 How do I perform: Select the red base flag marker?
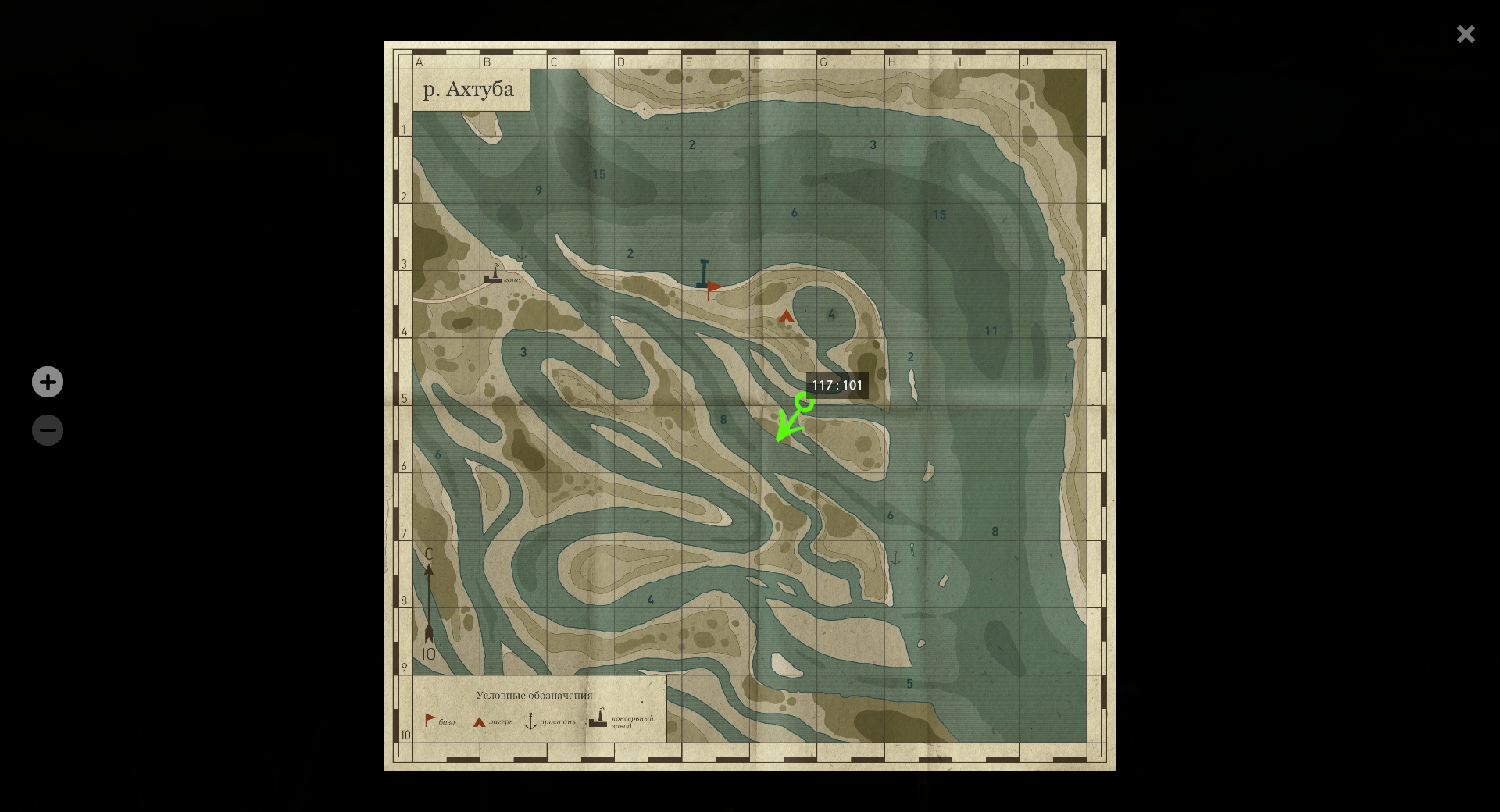point(713,289)
